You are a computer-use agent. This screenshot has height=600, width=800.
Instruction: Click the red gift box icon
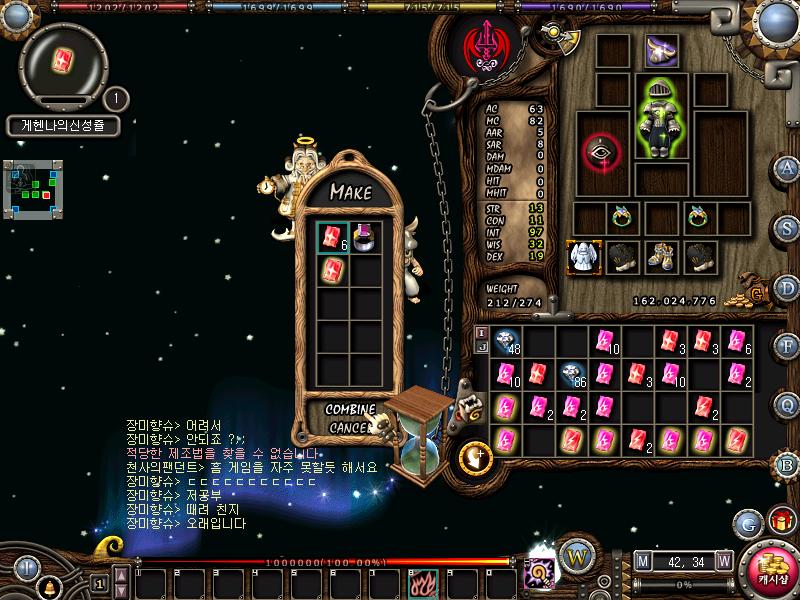[779, 521]
